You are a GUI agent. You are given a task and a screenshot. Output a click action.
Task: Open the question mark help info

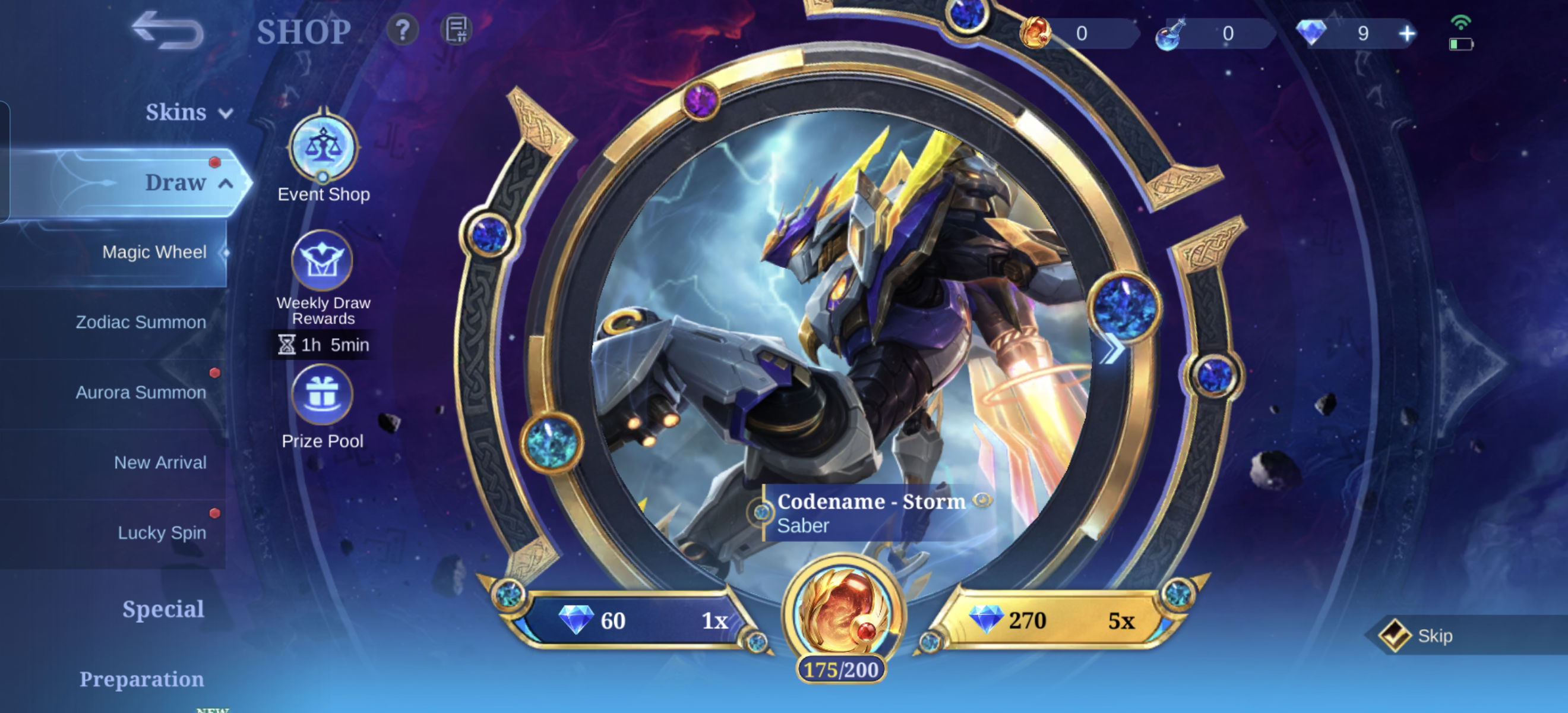[x=402, y=30]
